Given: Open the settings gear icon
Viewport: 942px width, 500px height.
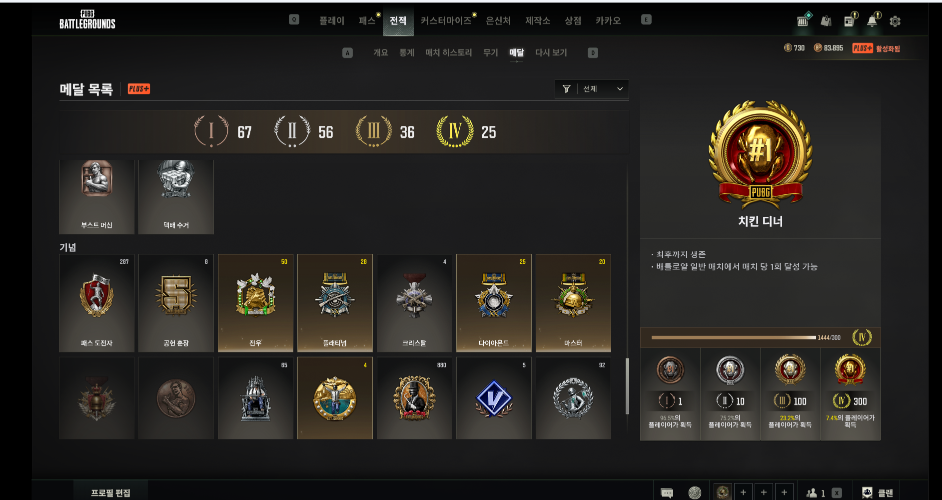Looking at the screenshot, I should (895, 20).
